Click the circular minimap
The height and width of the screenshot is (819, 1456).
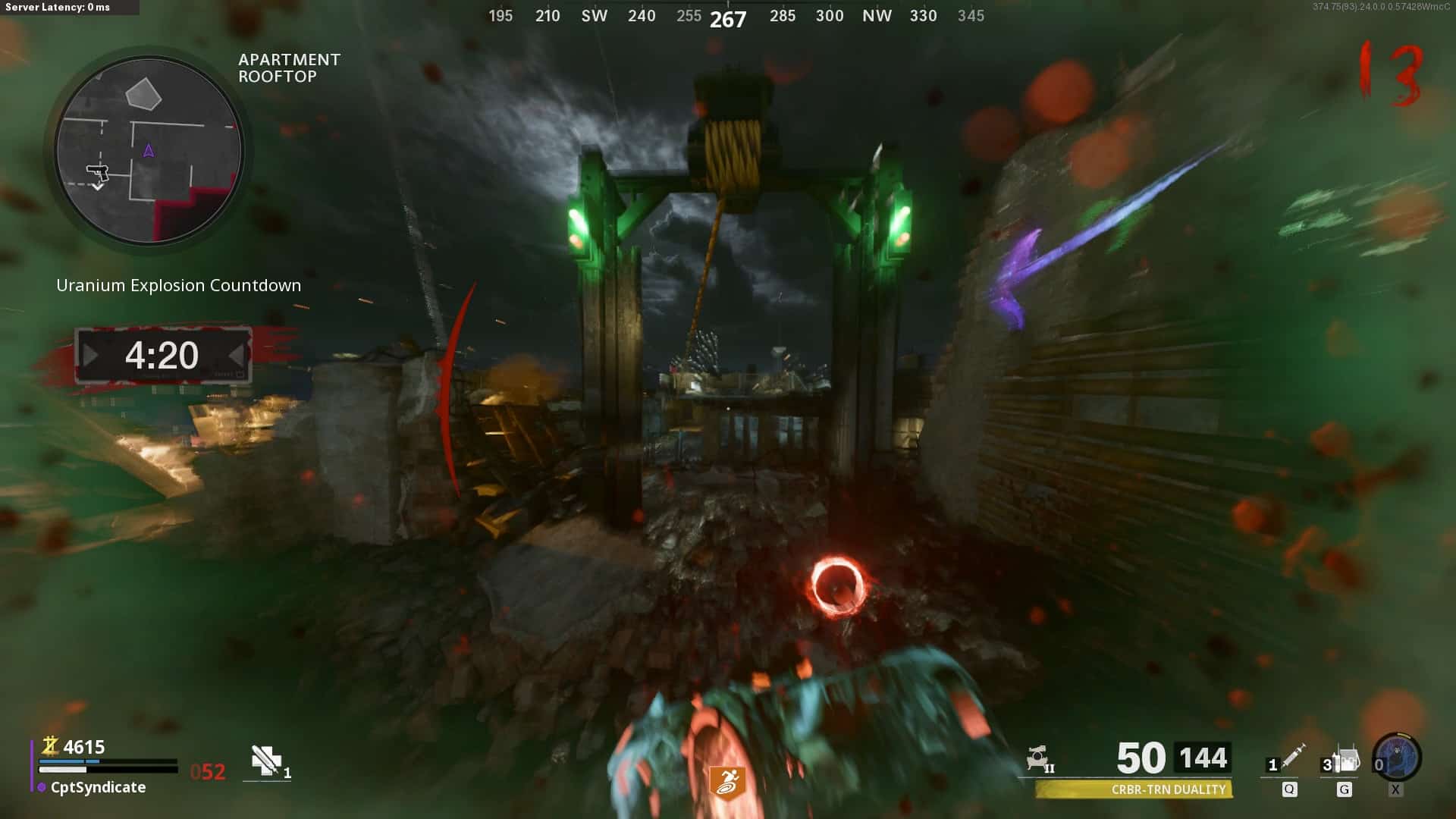(149, 151)
